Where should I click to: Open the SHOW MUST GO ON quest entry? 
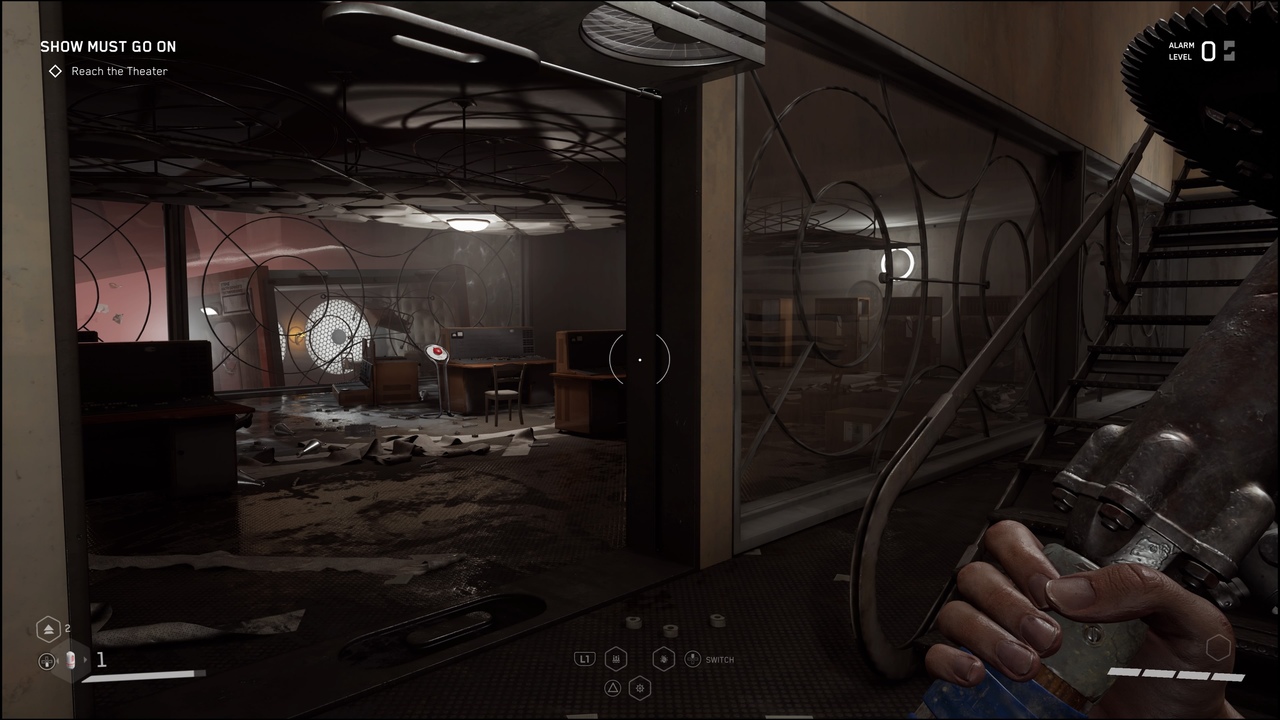pyautogui.click(x=108, y=46)
